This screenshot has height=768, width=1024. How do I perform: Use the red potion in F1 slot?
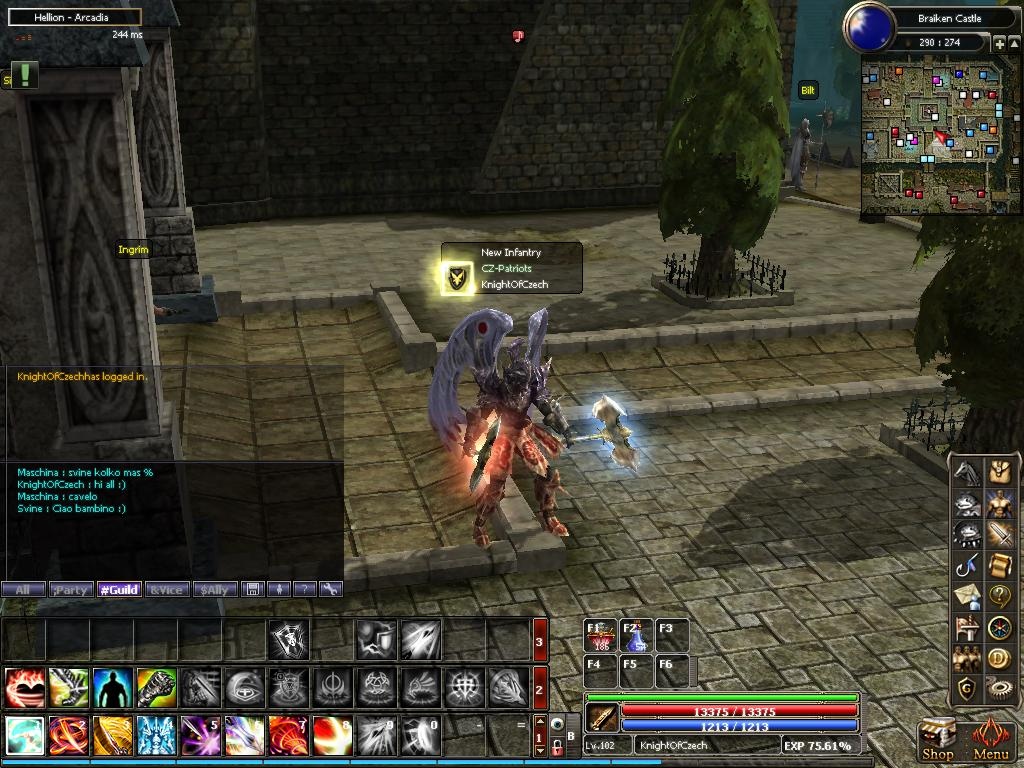coord(602,636)
